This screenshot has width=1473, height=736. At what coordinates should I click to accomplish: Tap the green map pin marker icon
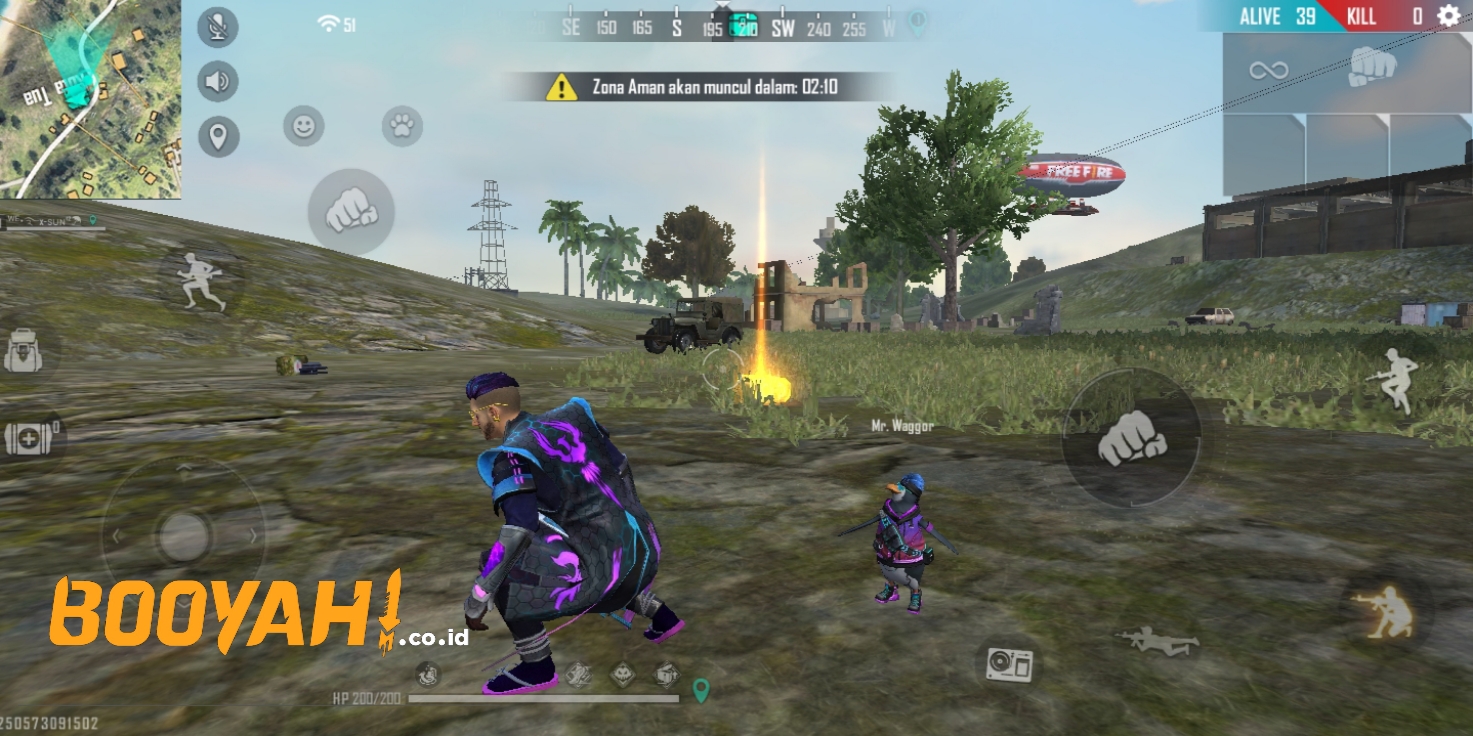pyautogui.click(x=702, y=688)
